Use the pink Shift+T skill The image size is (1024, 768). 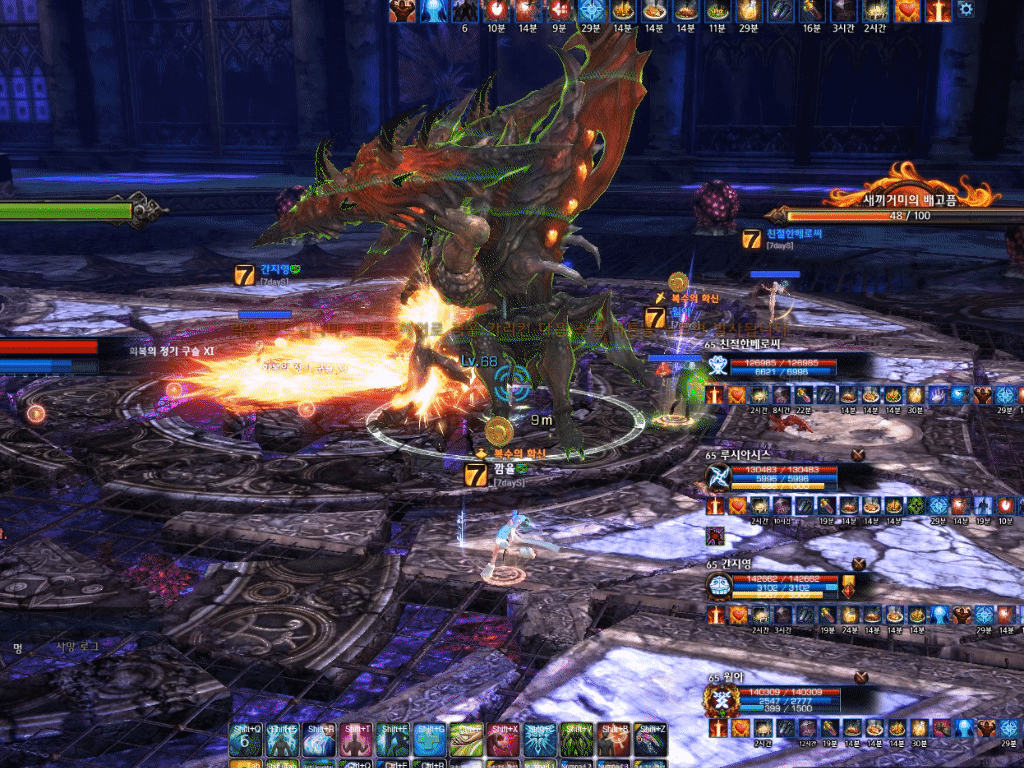pyautogui.click(x=355, y=738)
